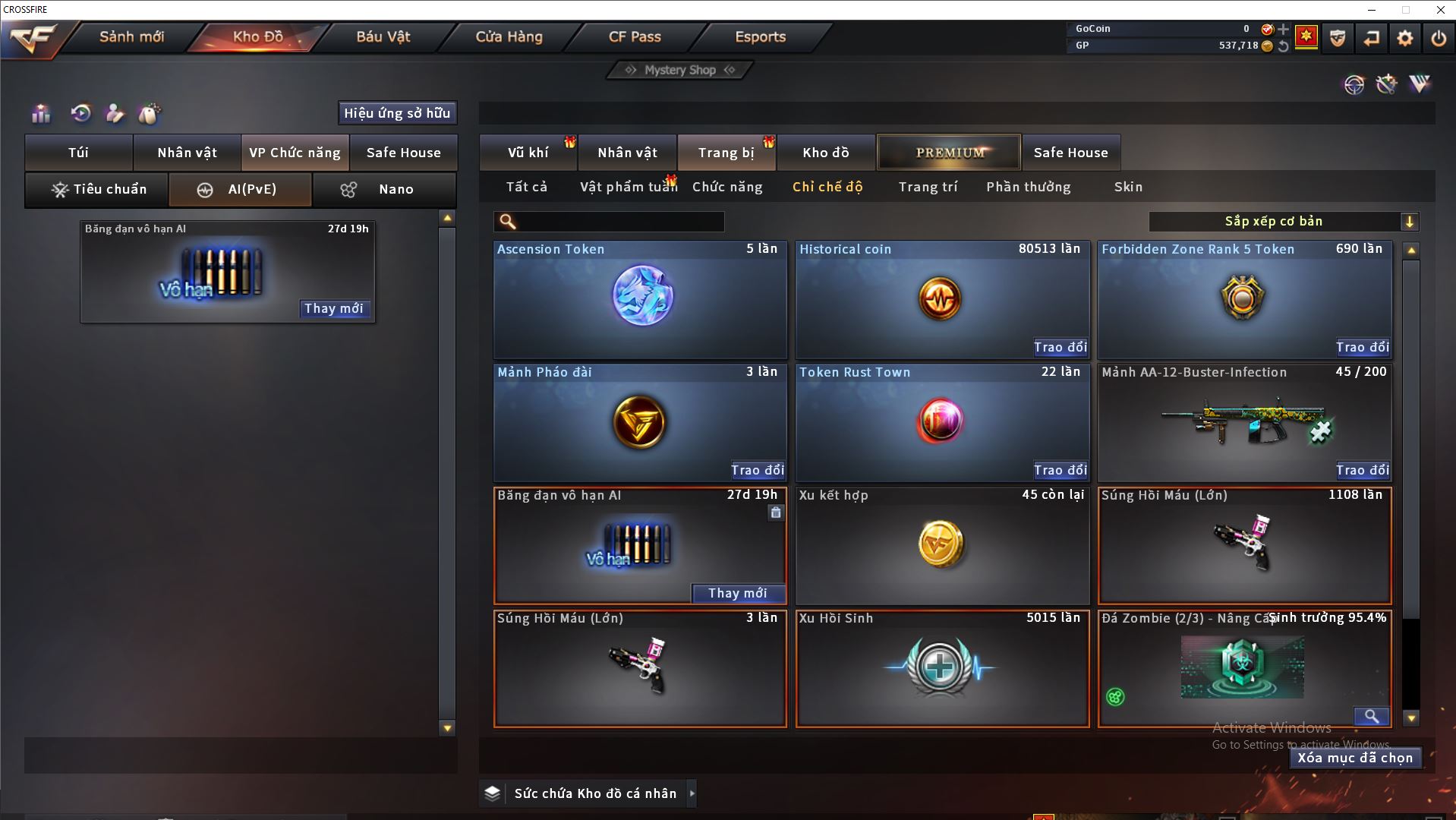Show the Skin subcategory
Screen dimensions: 1456x820
[1128, 187]
